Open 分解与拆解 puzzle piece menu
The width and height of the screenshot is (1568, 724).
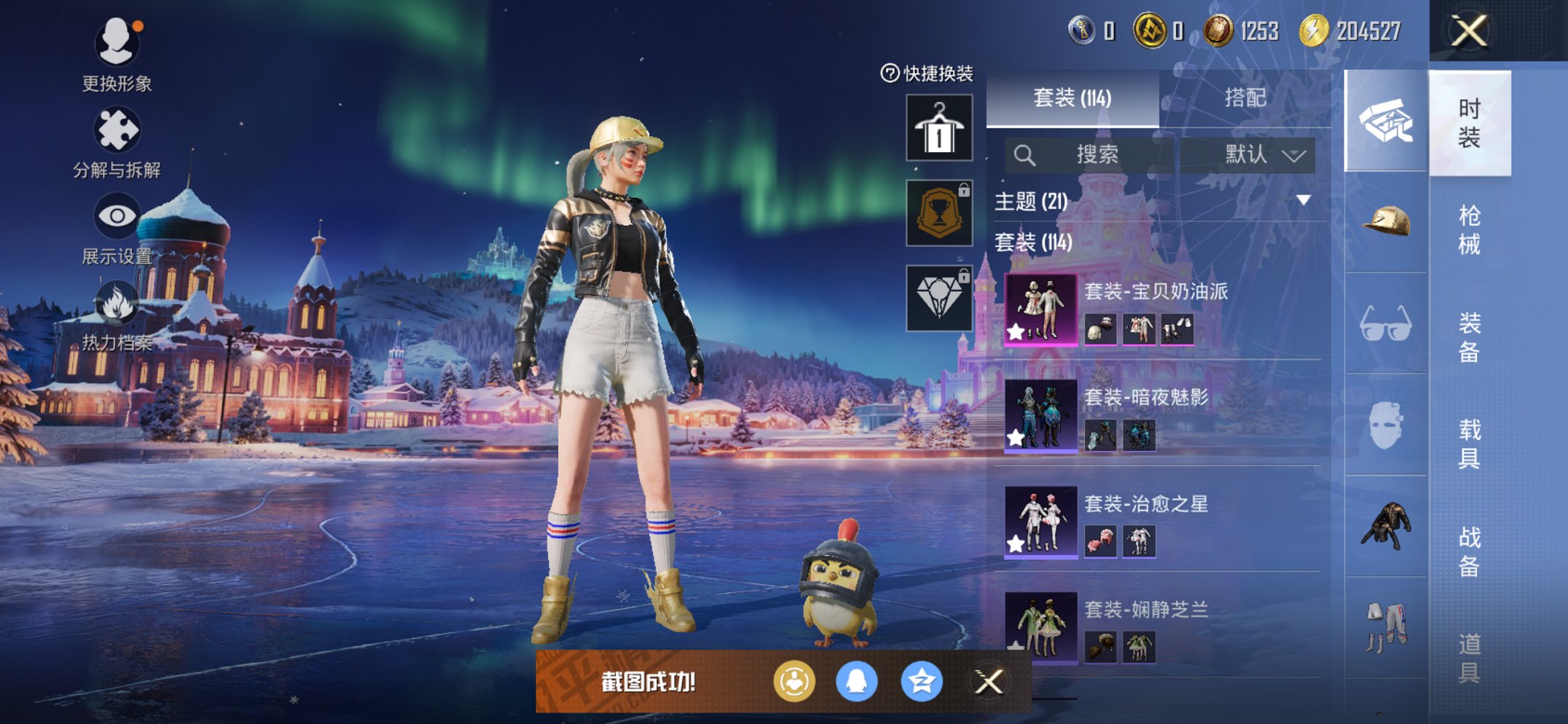coord(117,143)
